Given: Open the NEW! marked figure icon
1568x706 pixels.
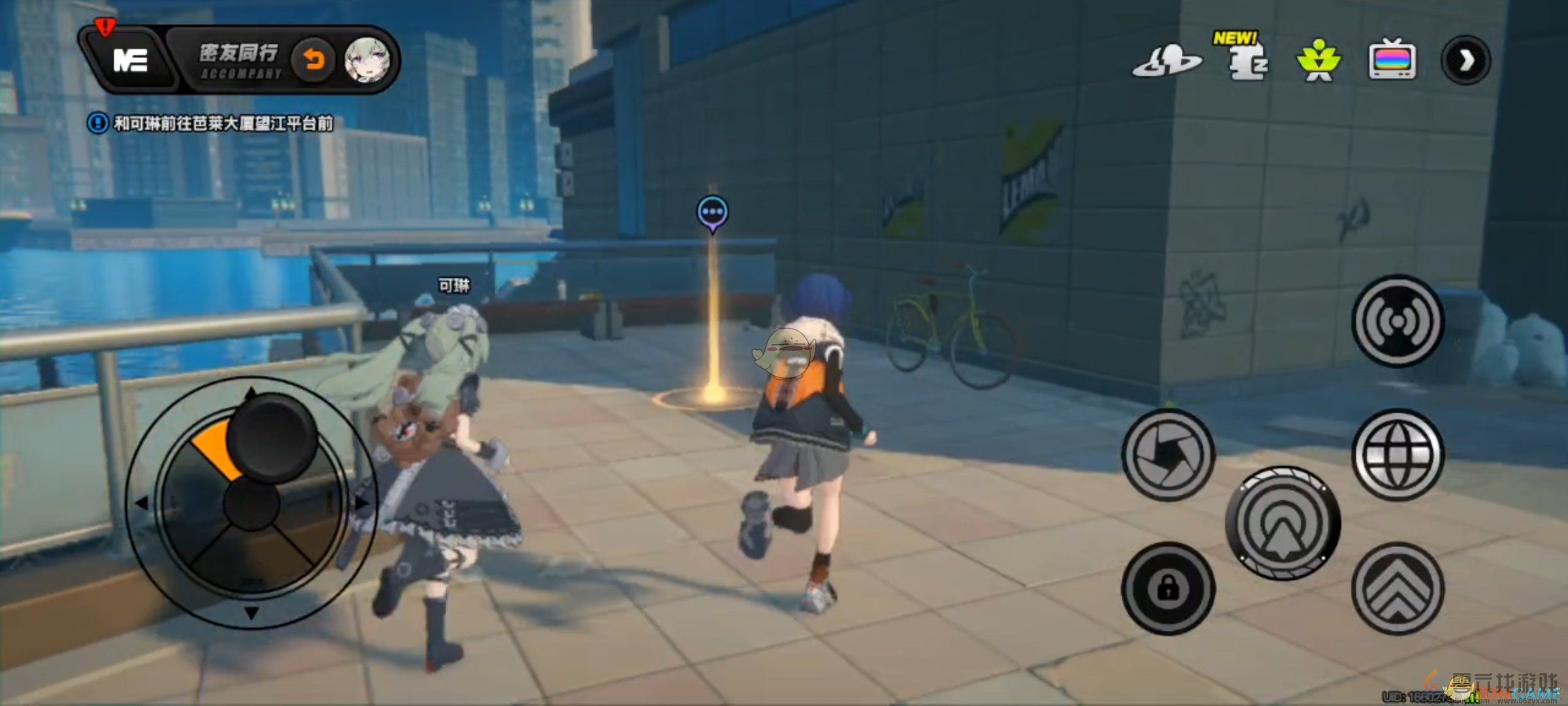Looking at the screenshot, I should (x=1247, y=61).
